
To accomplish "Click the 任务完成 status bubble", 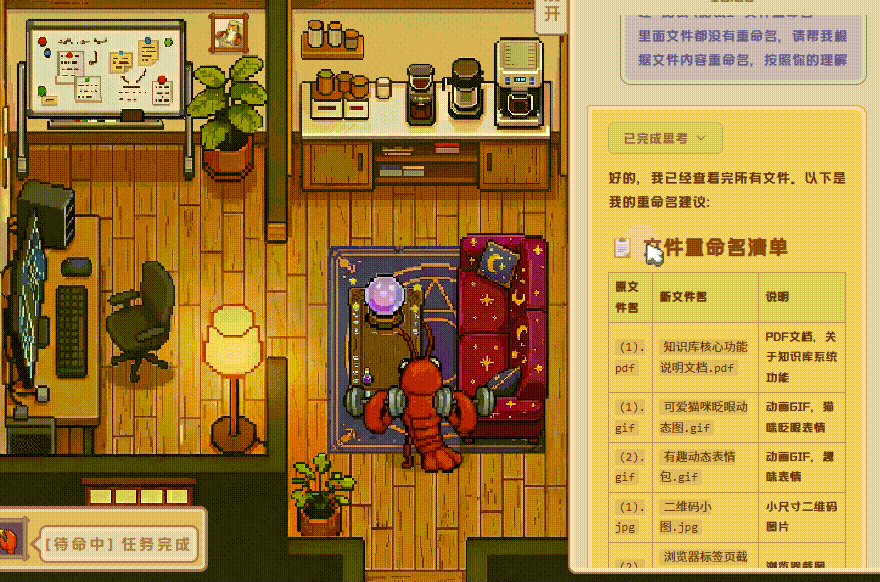I will pyautogui.click(x=117, y=544).
